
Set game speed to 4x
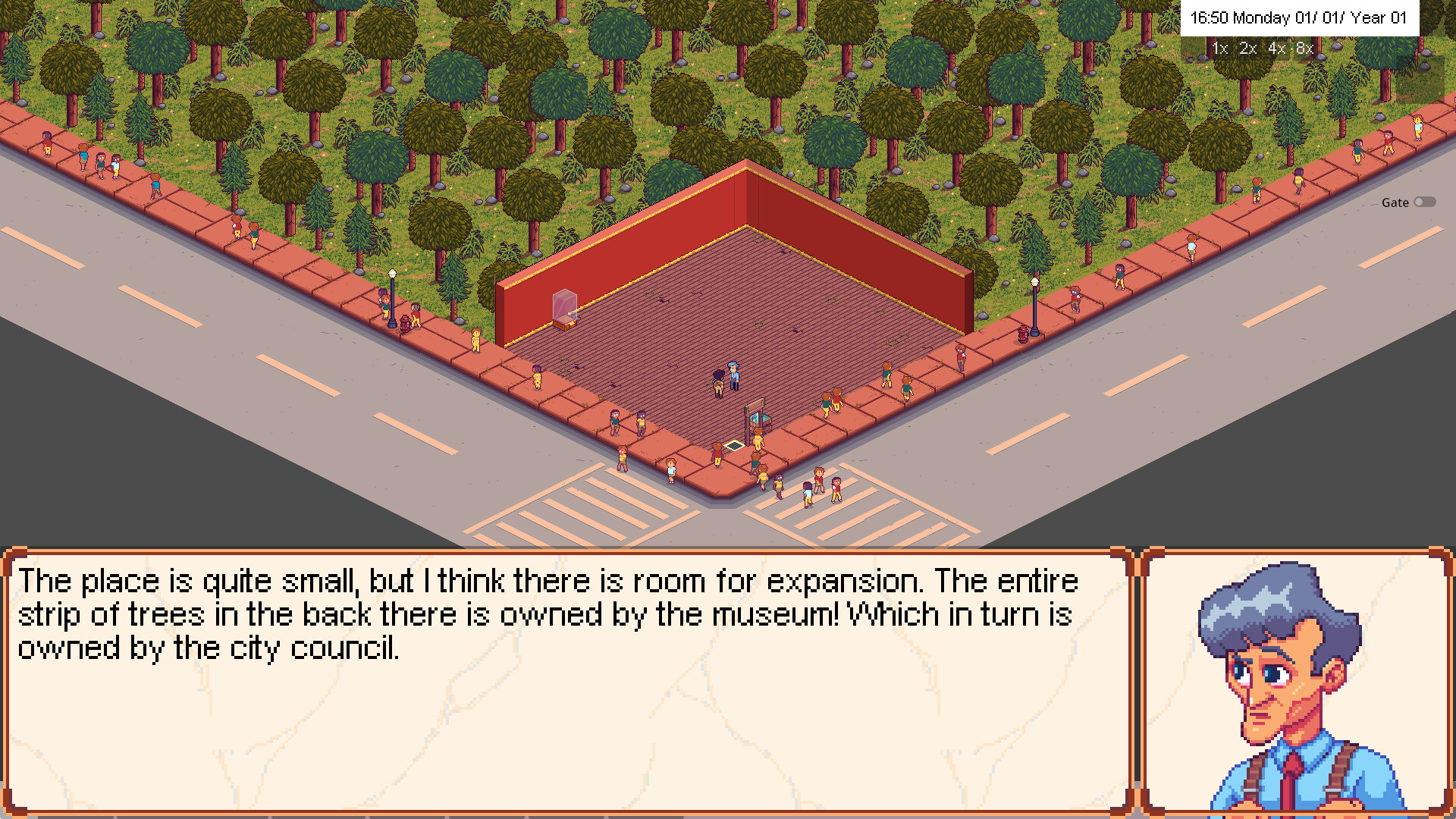pos(1275,47)
